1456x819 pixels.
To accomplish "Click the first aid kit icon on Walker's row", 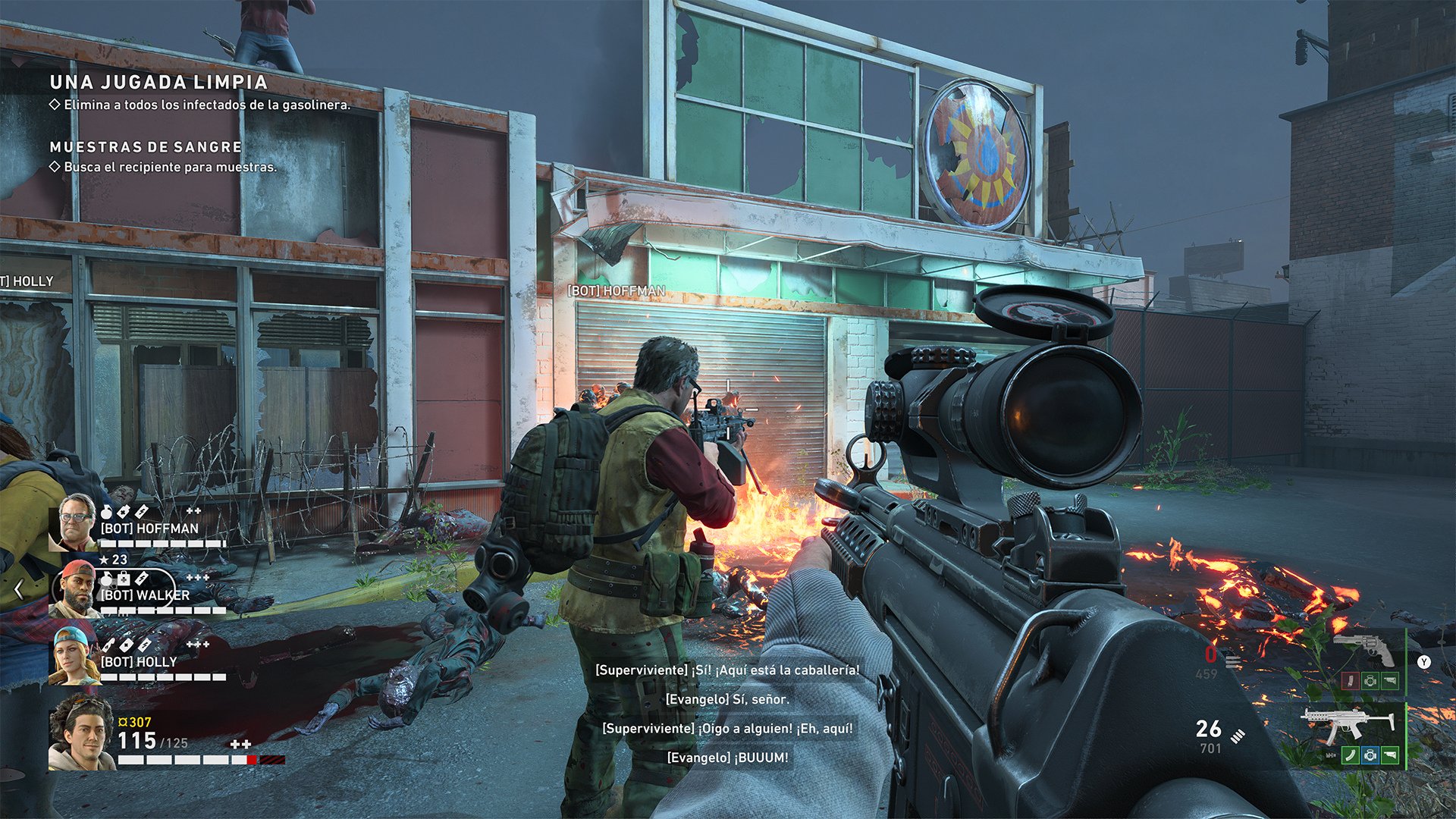I will pos(124,578).
